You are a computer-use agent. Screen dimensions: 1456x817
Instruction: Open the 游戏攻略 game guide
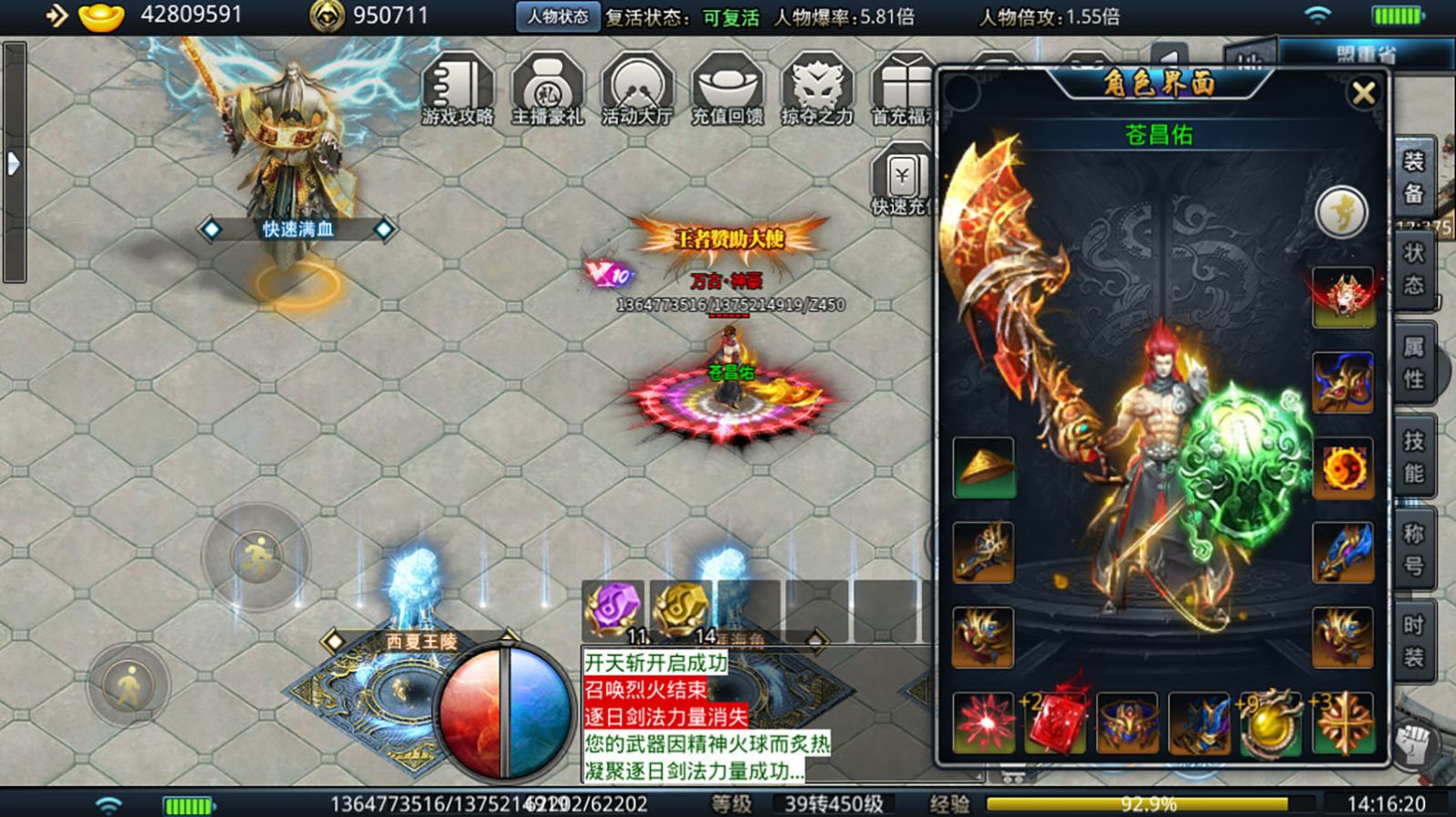pyautogui.click(x=457, y=89)
